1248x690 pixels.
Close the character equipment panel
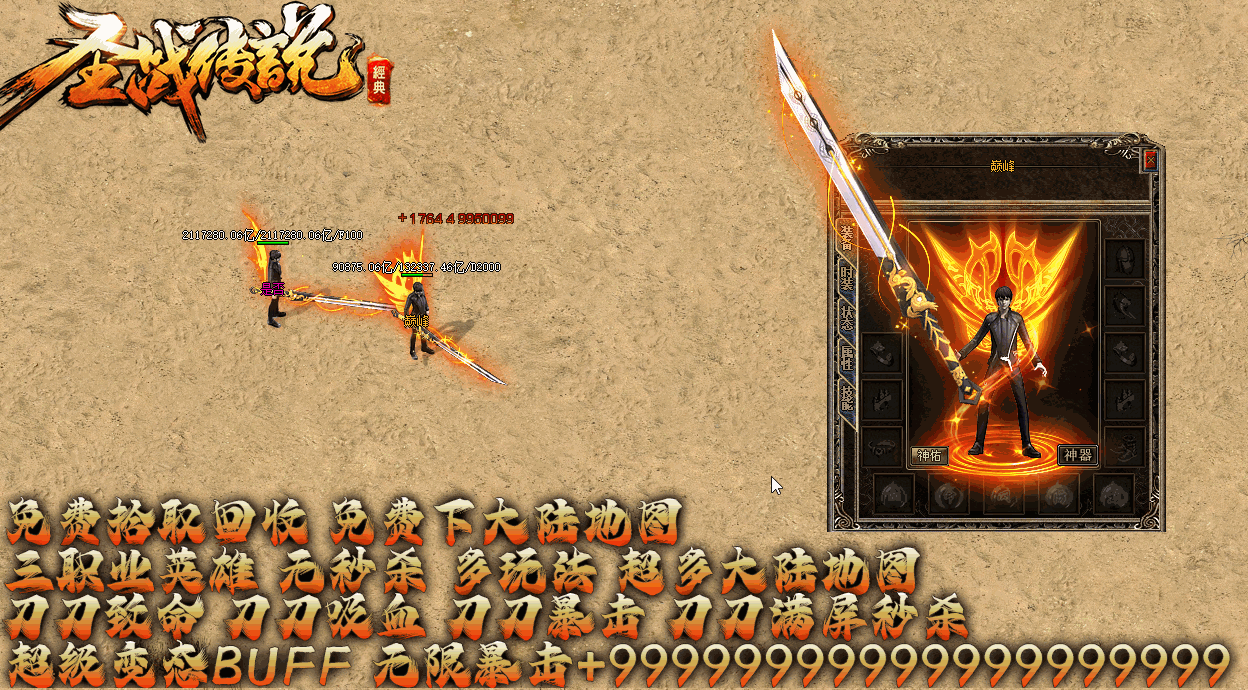pyautogui.click(x=1150, y=160)
